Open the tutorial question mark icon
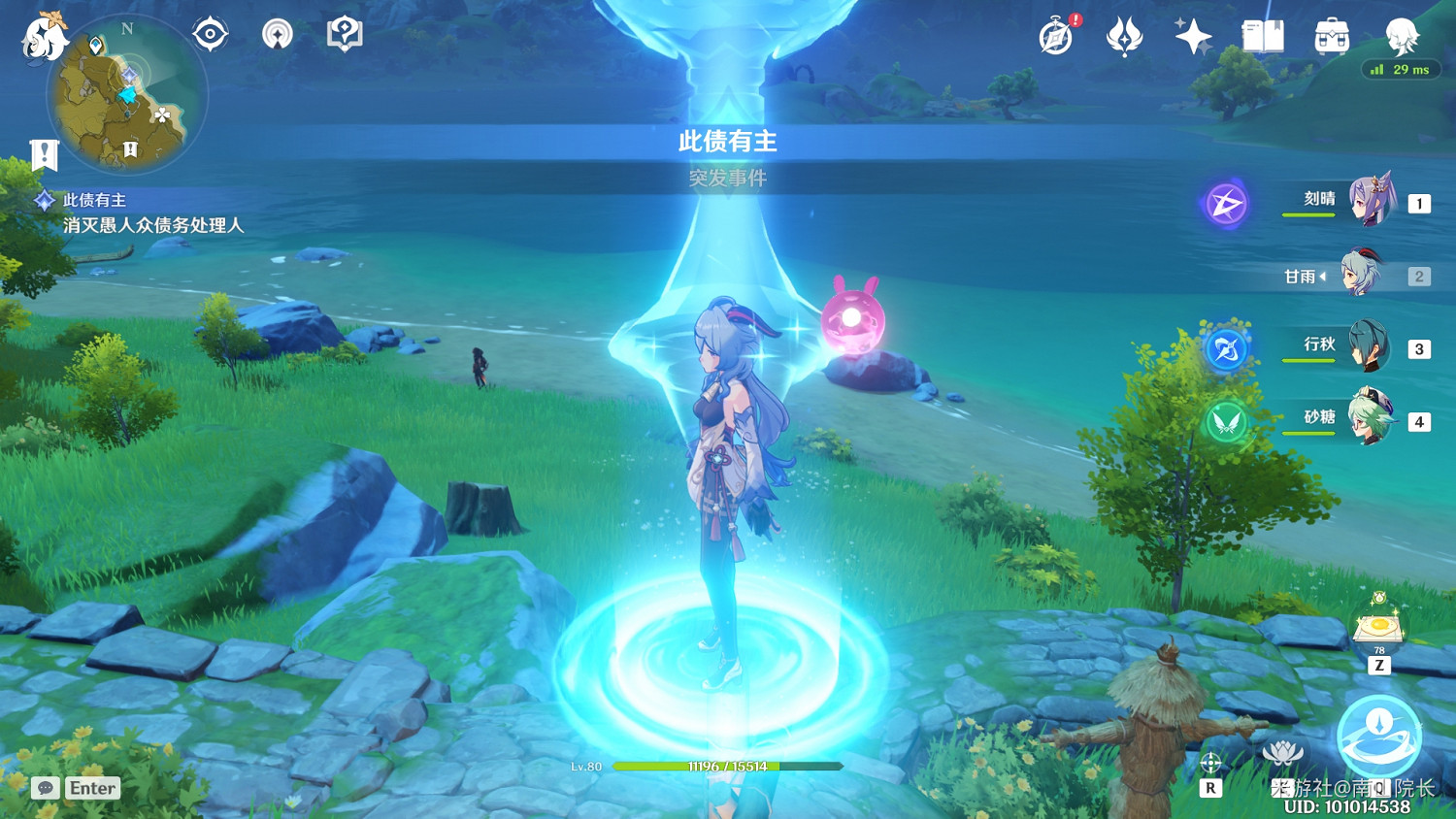 [x=345, y=32]
